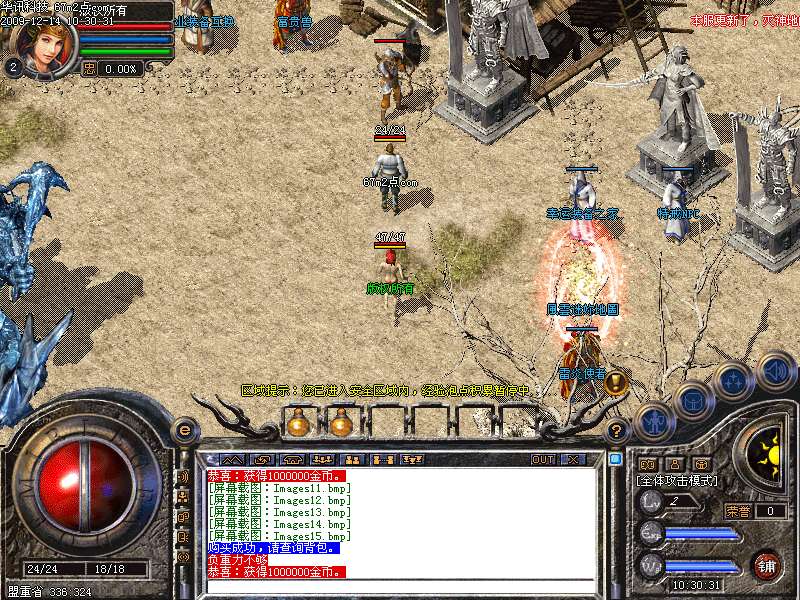Open the character panel with the armor figure button
The image size is (800, 600).
point(656,421)
